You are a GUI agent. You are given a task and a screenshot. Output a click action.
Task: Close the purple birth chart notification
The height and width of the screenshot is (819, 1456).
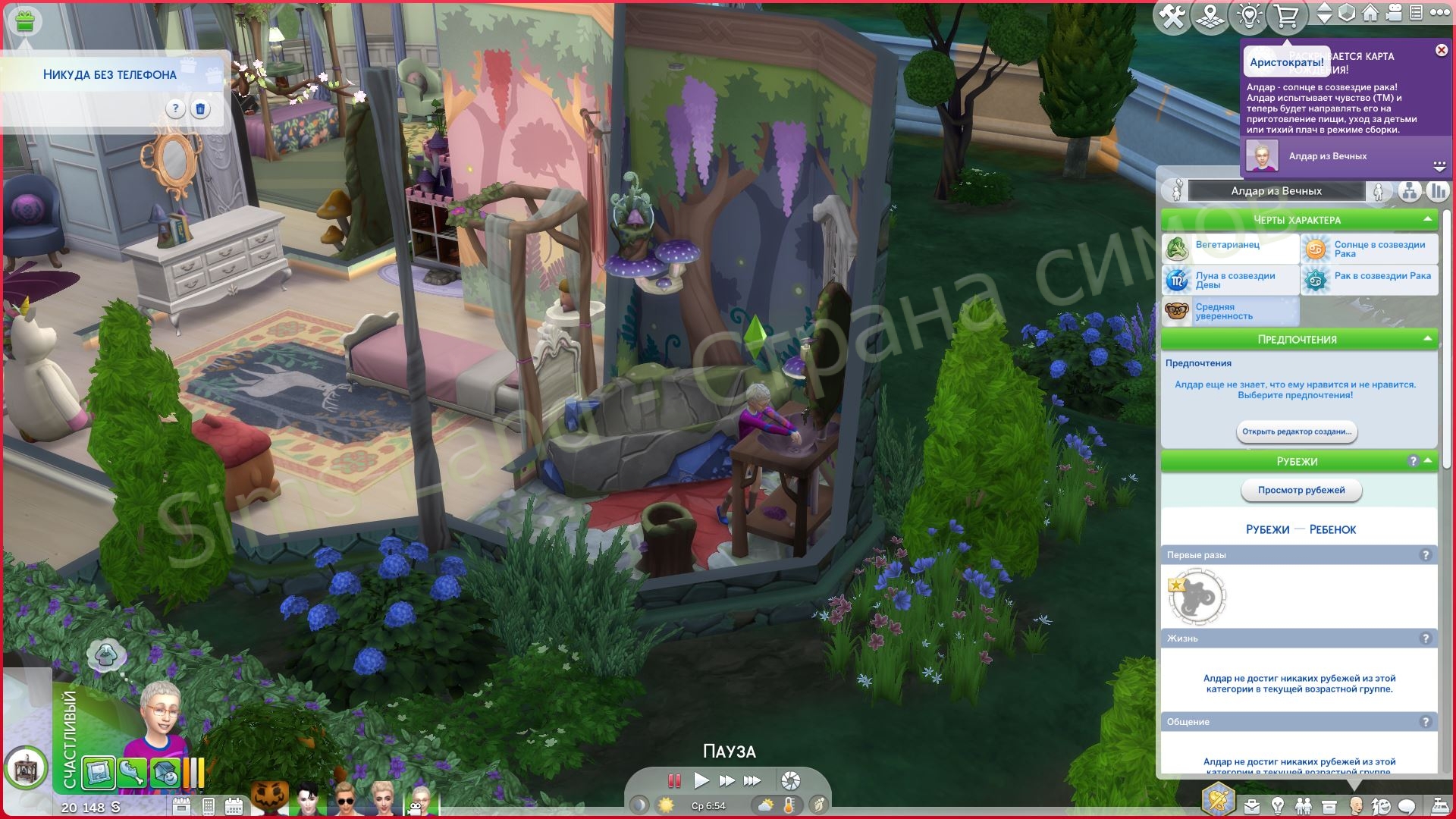(x=1441, y=50)
